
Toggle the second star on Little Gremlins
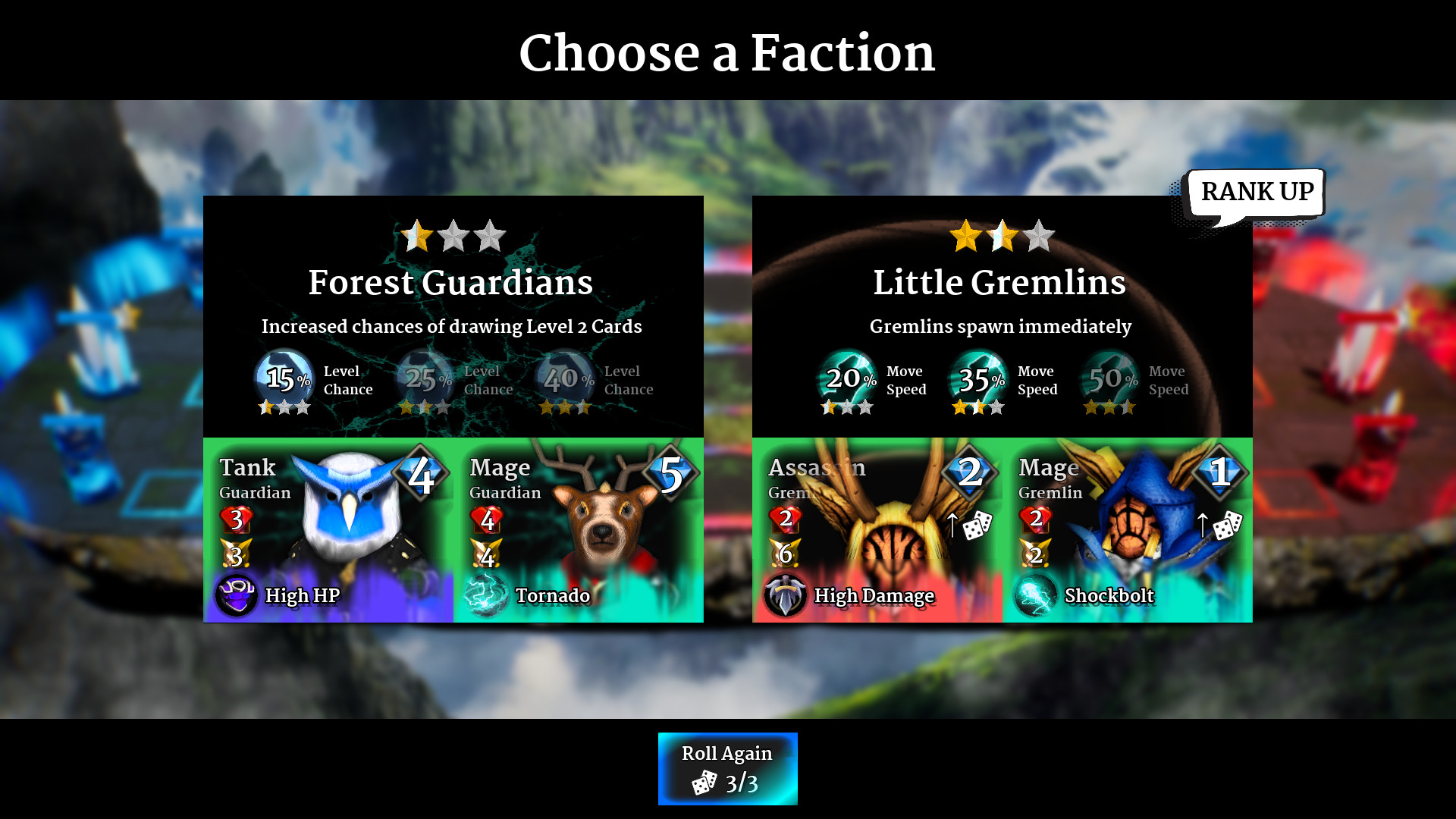point(1002,236)
